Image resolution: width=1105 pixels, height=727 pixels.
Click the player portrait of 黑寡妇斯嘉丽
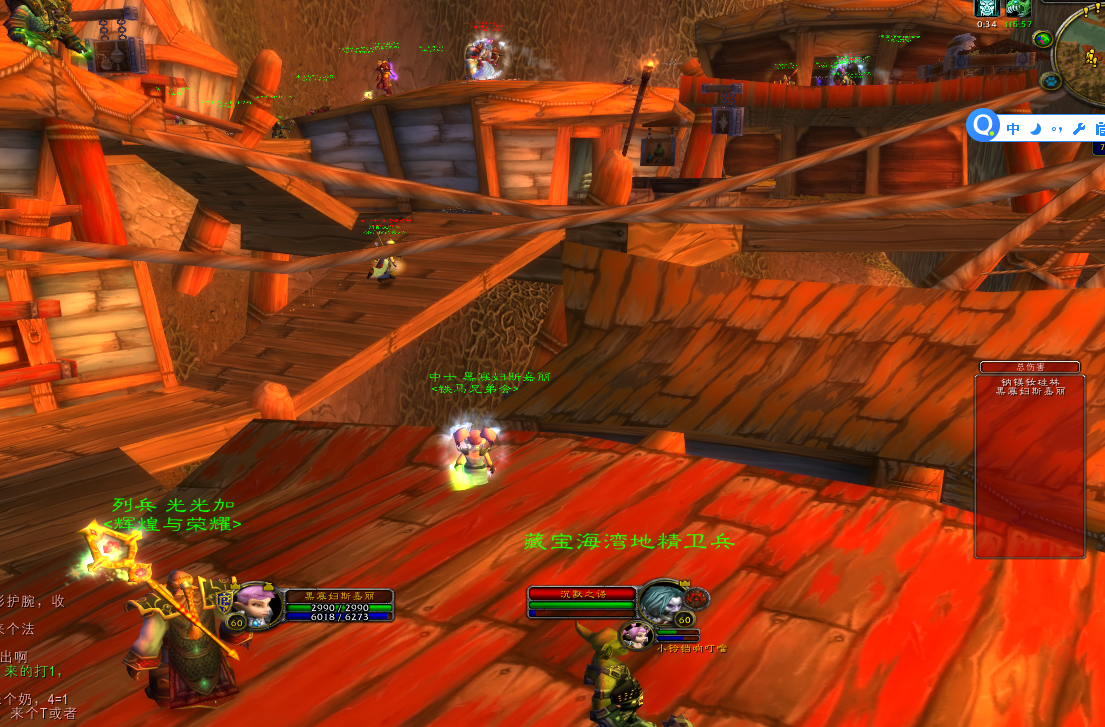coord(258,605)
